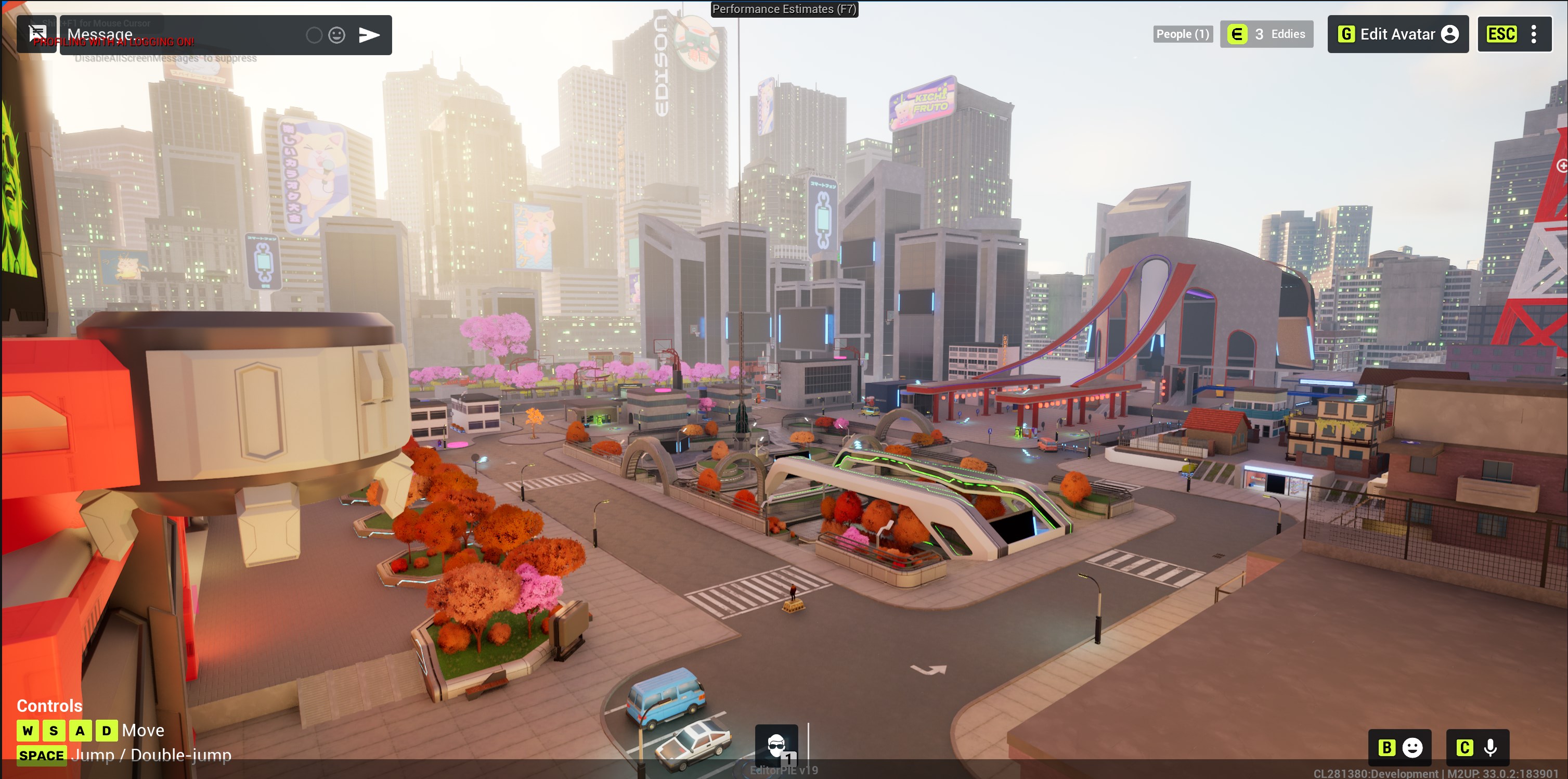Open the People list
Screen dimensions: 1568x779
coord(1182,34)
